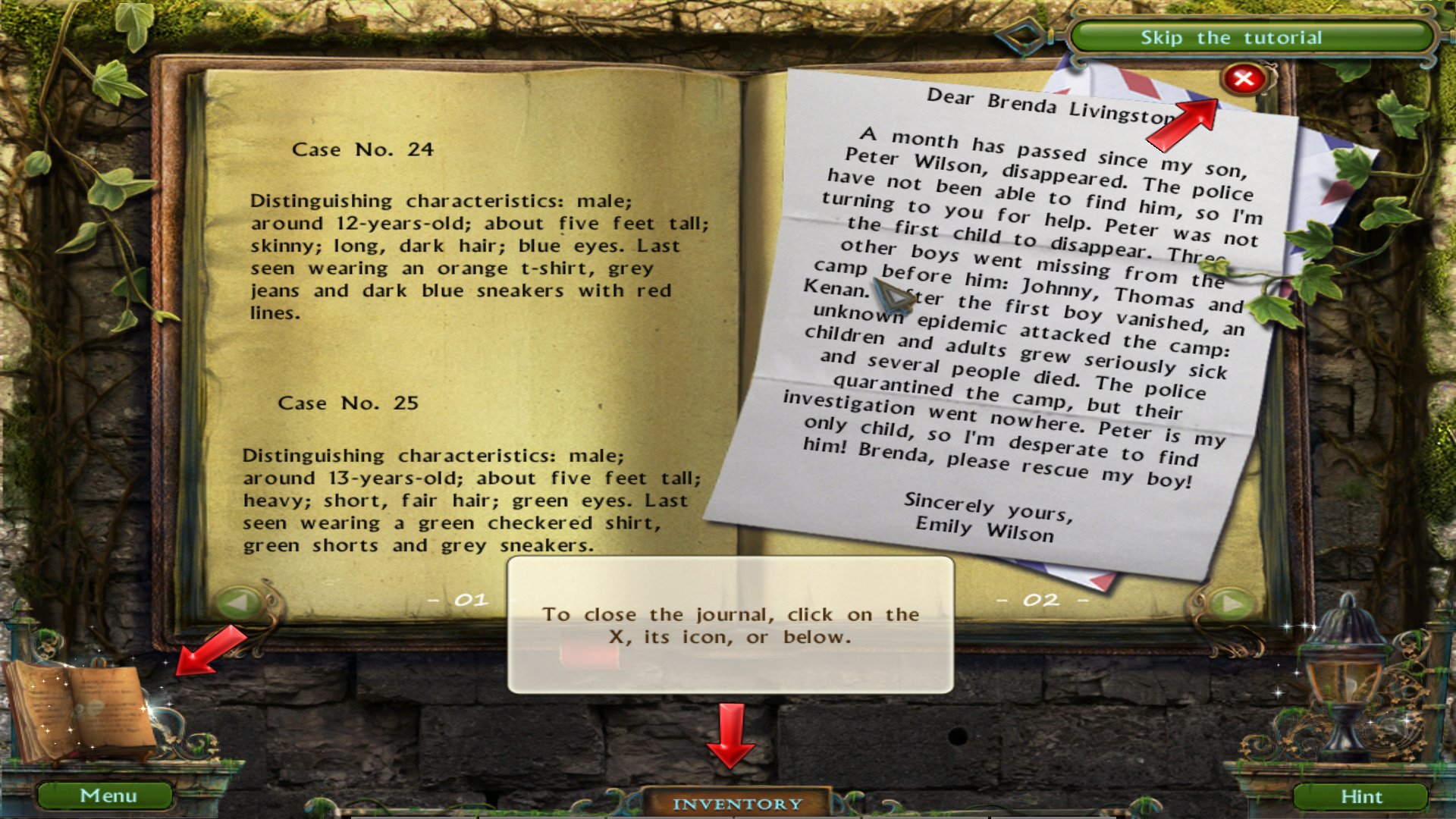The image size is (1456, 819).
Task: Skip the tutorial
Action: tap(1230, 38)
